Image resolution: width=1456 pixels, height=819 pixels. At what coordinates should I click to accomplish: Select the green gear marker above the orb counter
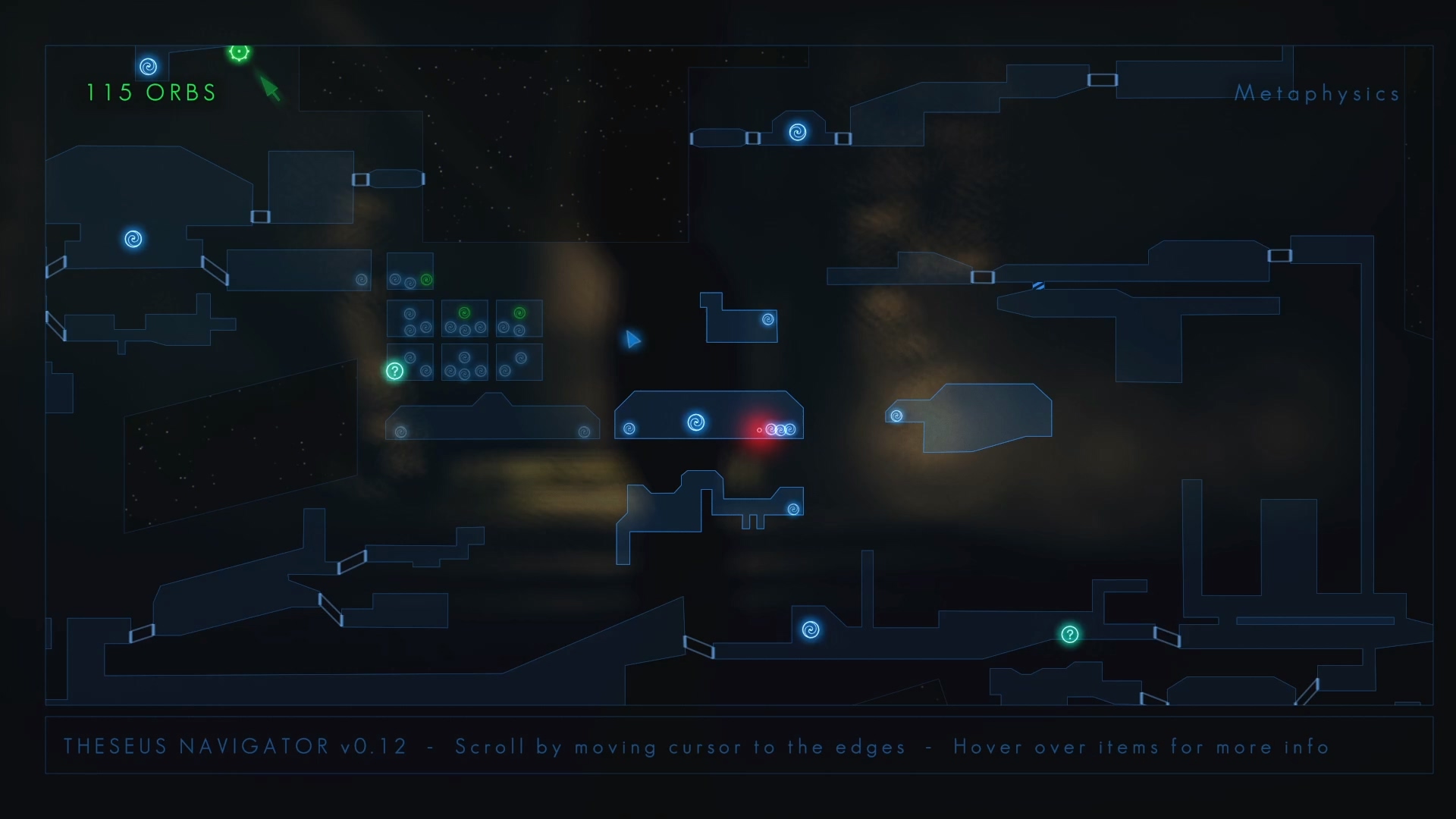pyautogui.click(x=239, y=52)
